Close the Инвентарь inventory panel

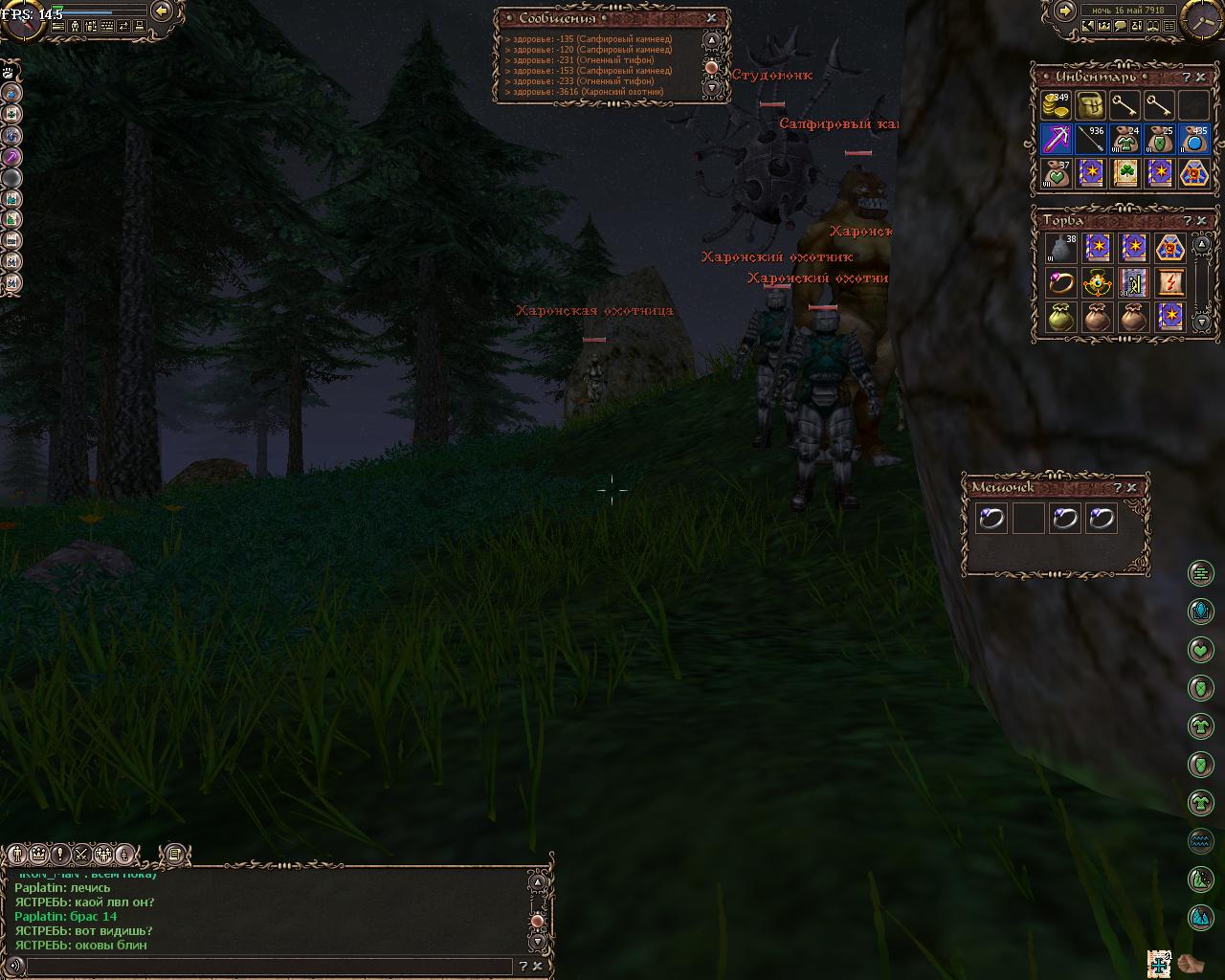[1202, 78]
